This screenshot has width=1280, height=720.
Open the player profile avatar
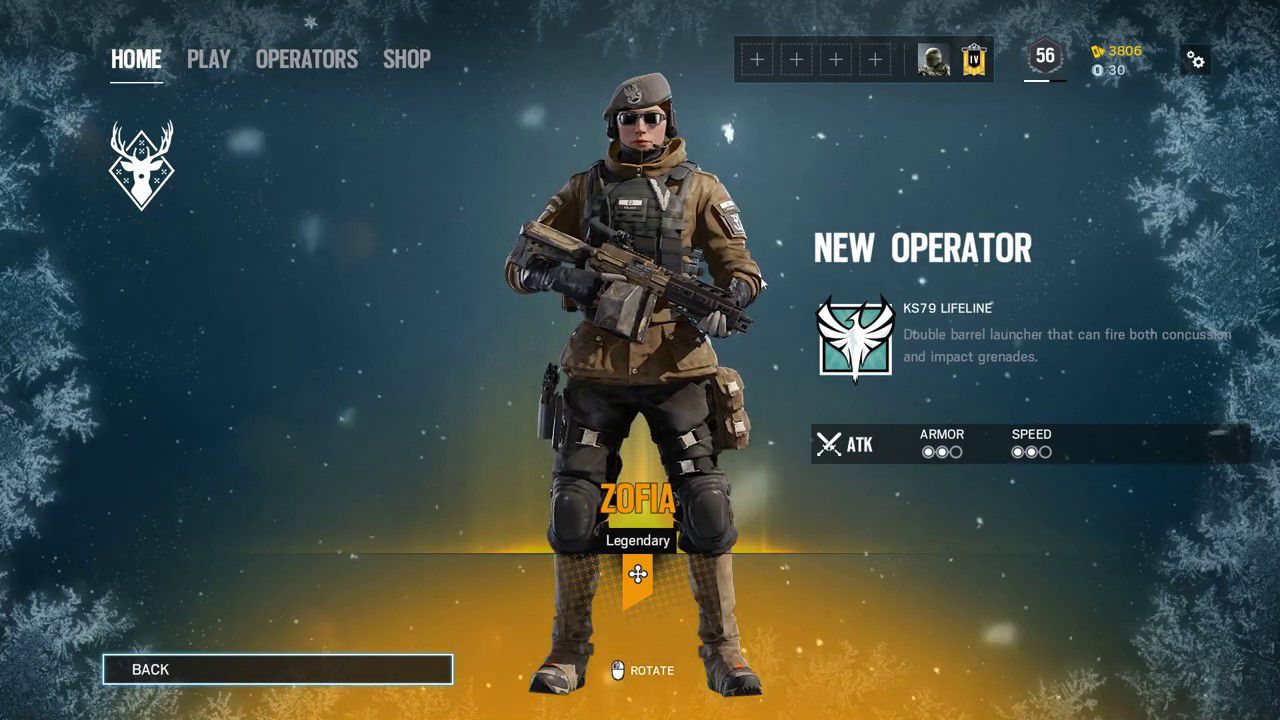click(x=933, y=60)
